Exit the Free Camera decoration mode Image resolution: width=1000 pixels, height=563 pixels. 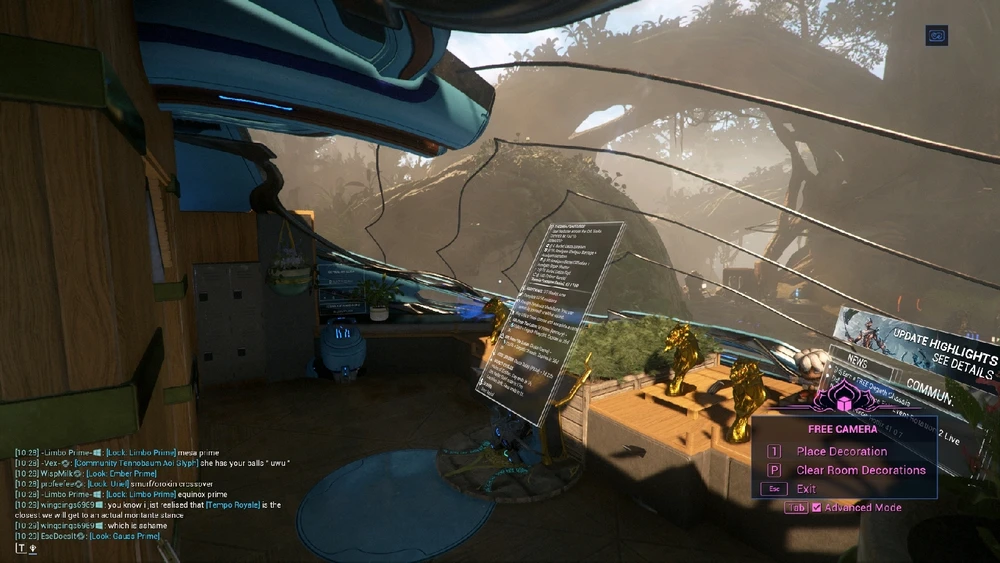805,489
